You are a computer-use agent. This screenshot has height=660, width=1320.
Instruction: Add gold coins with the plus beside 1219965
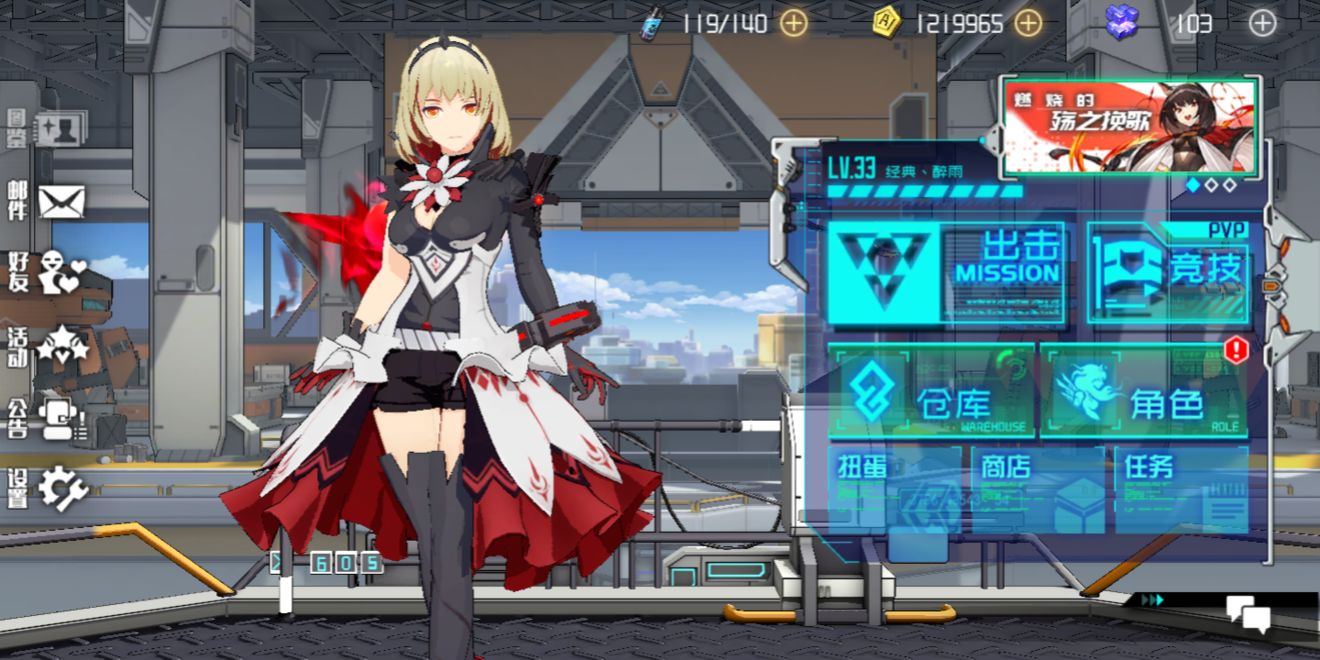[x=1028, y=23]
